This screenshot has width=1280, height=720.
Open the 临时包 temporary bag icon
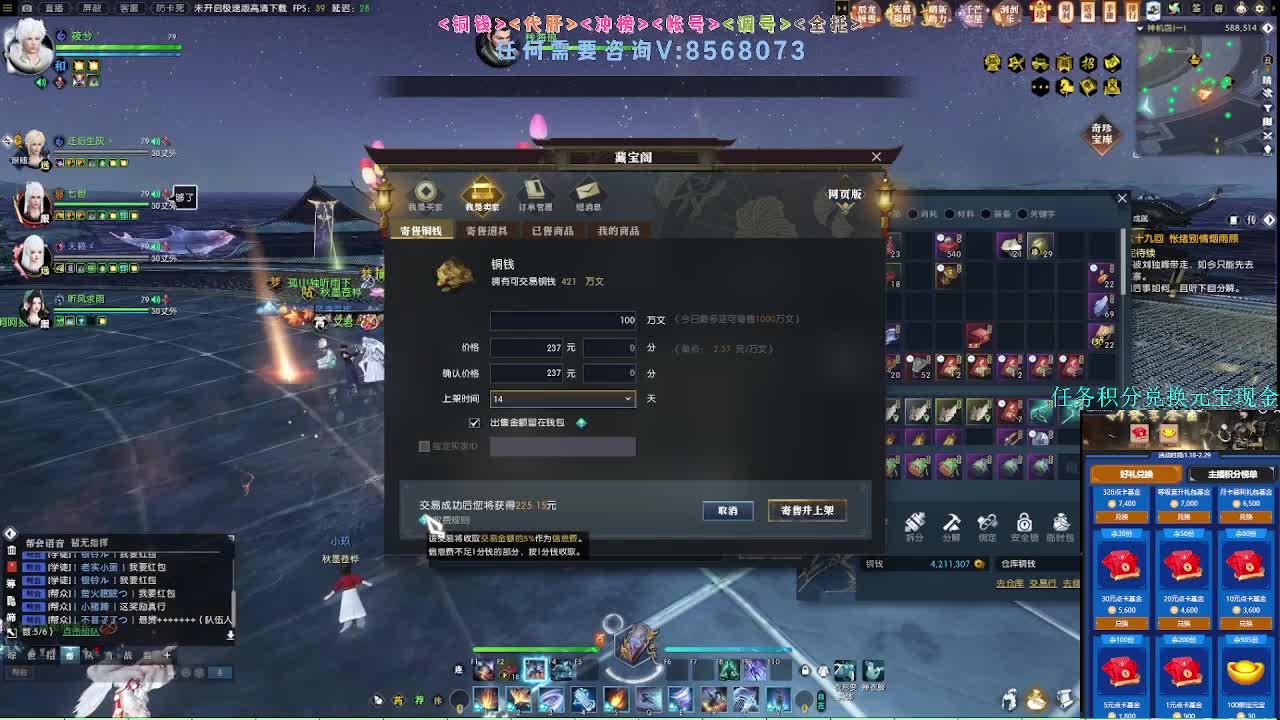(x=1061, y=523)
